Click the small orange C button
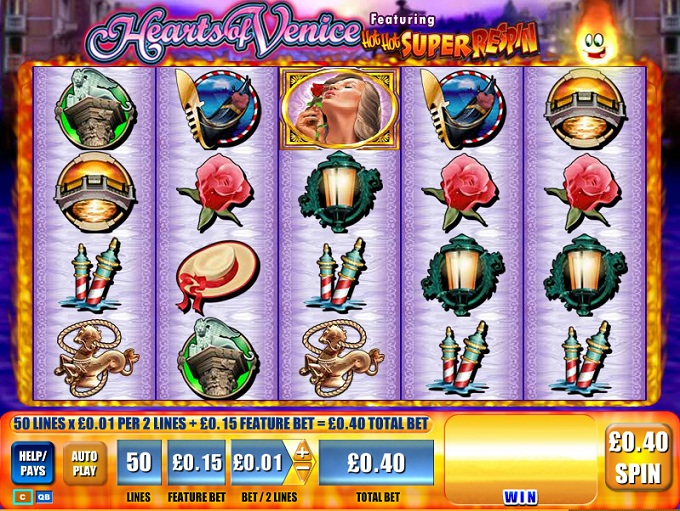Image resolution: width=680 pixels, height=511 pixels. (21, 496)
